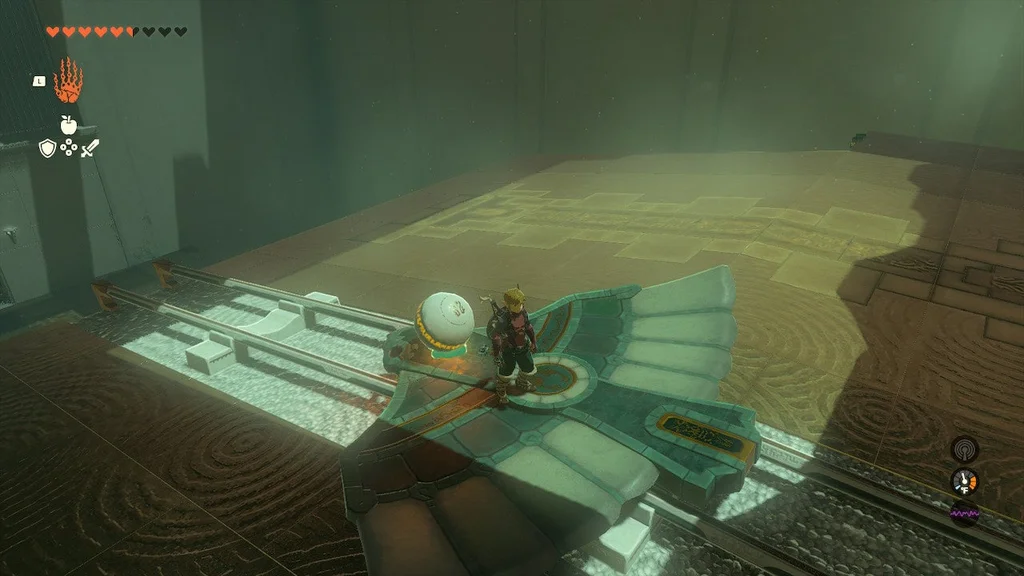
Task: Activate the Ultrahand ability hand icon
Action: (68, 81)
